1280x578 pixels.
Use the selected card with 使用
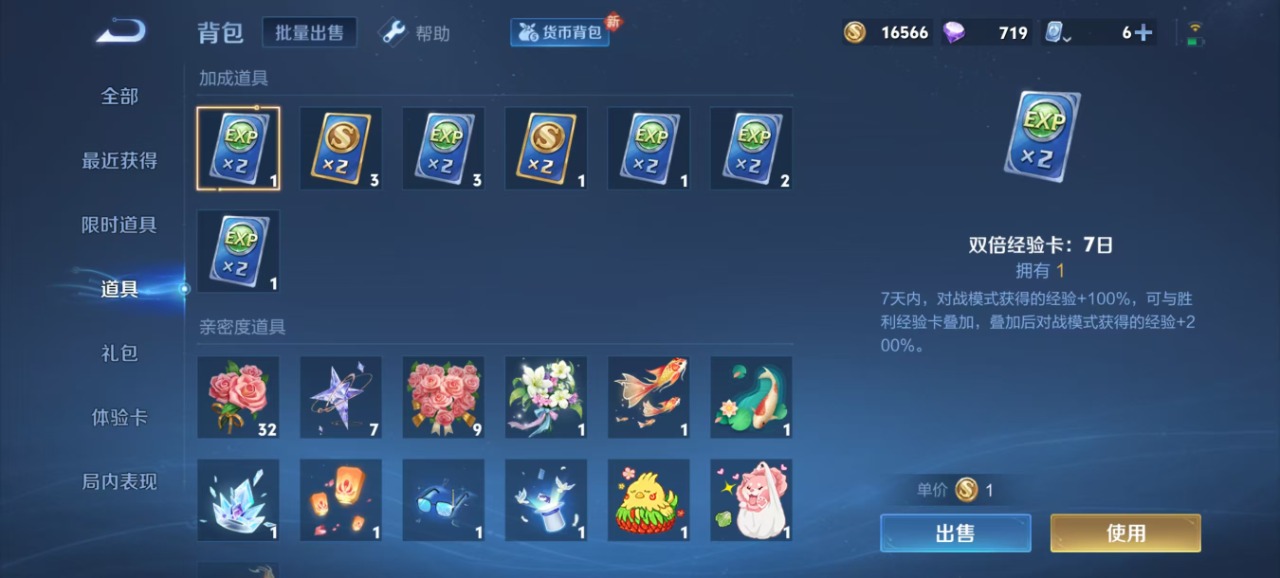[x=1125, y=533]
